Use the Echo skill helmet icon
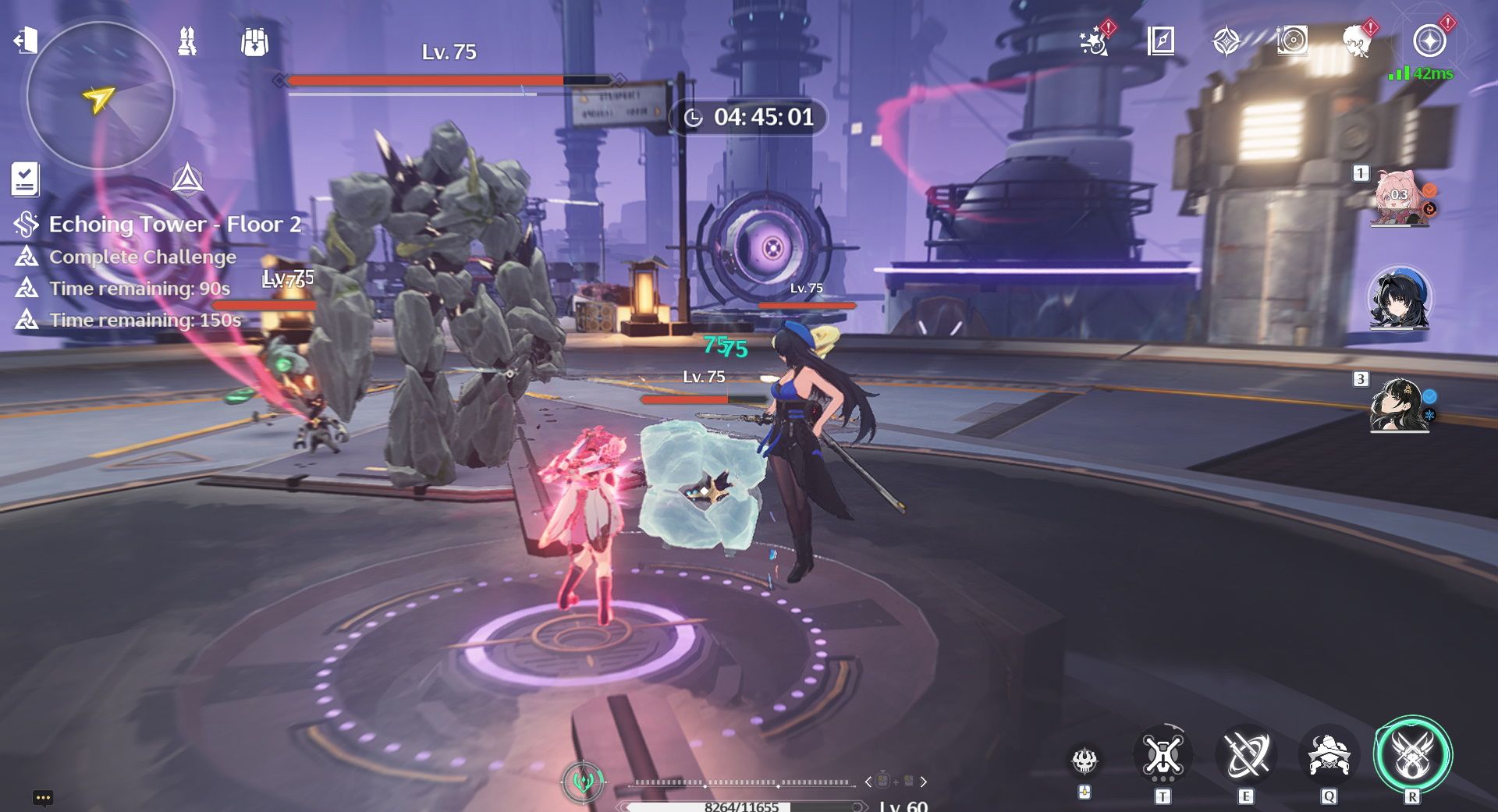Screen dimensions: 1498x812 [1328, 755]
